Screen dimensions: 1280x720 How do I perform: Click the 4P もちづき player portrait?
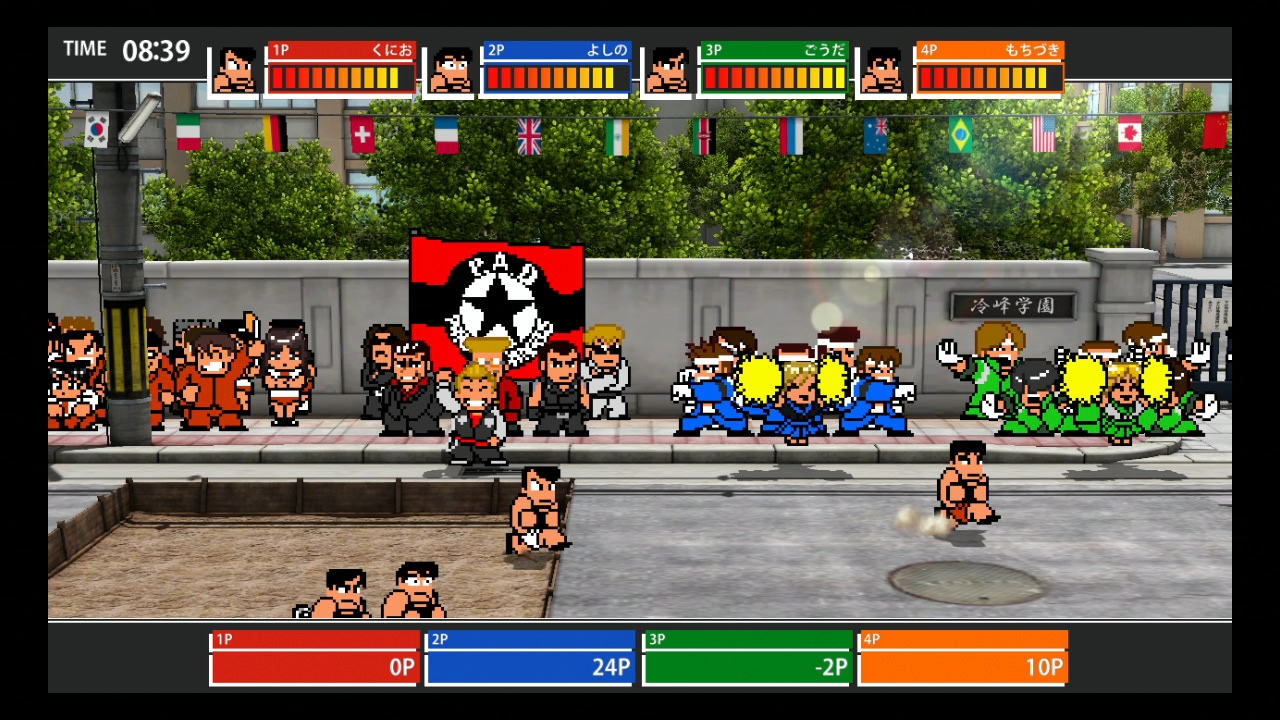pyautogui.click(x=883, y=71)
